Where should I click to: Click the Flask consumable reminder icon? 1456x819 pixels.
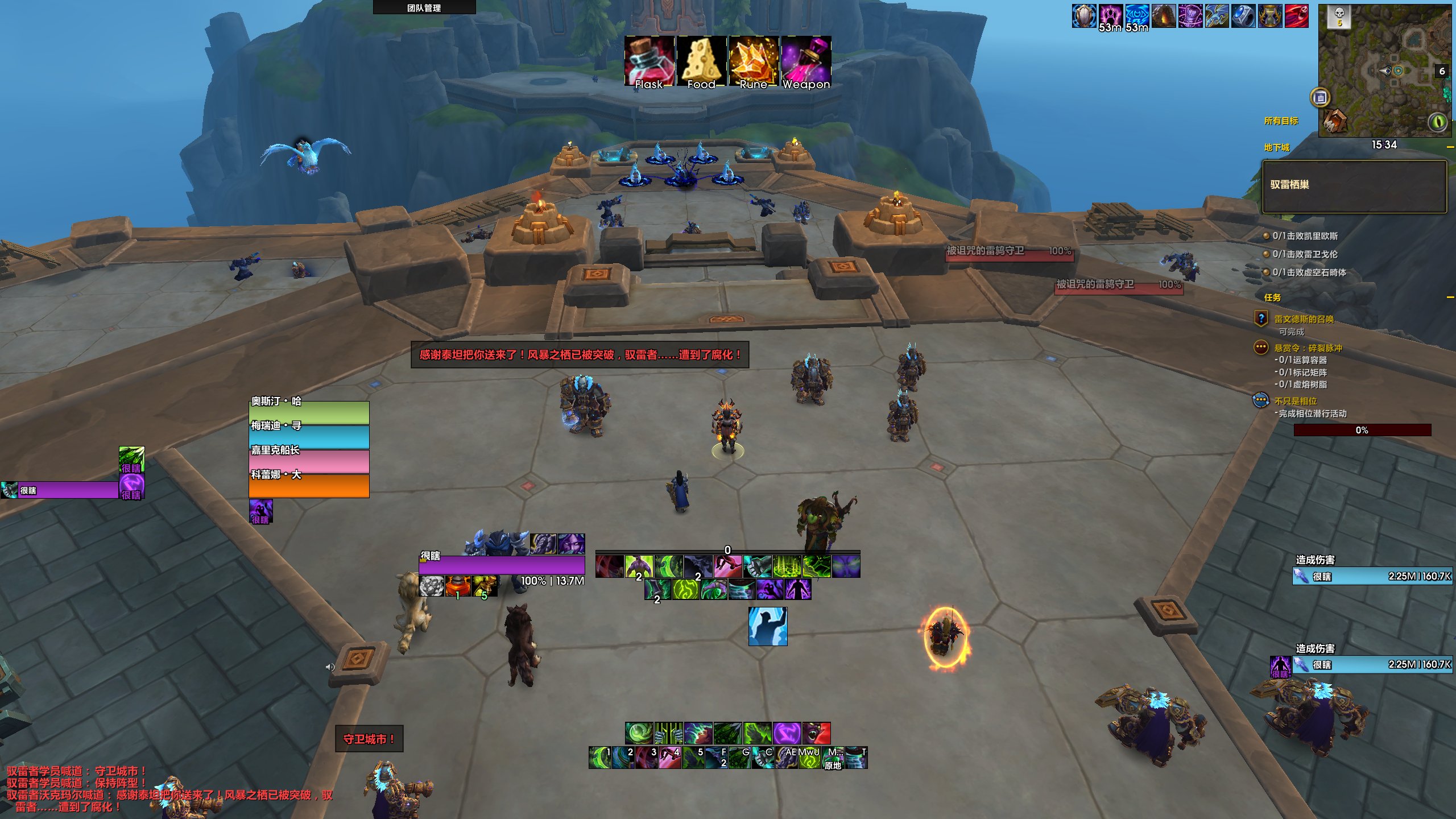649,61
